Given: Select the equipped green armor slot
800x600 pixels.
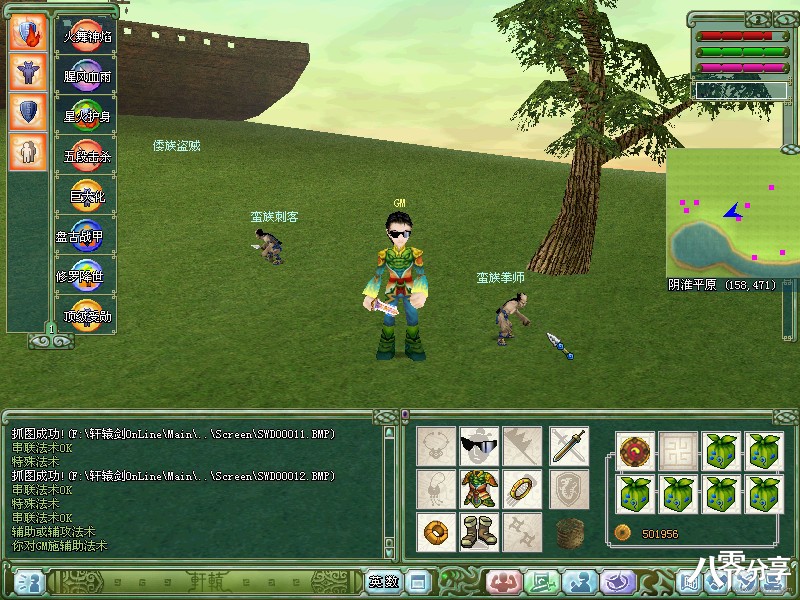Looking at the screenshot, I should 479,488.
